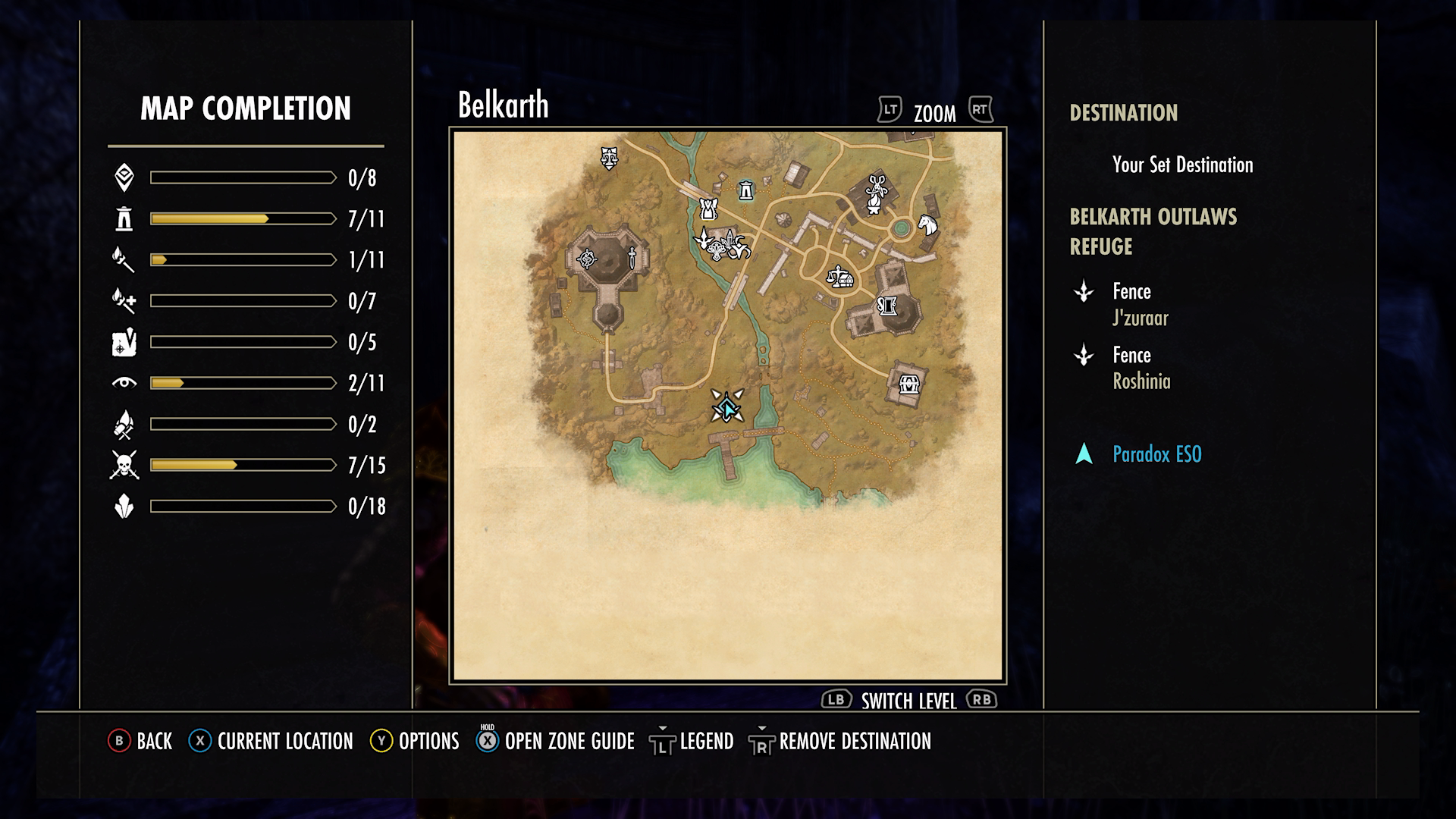Show the map Legend
1456x819 pixels.
point(692,741)
